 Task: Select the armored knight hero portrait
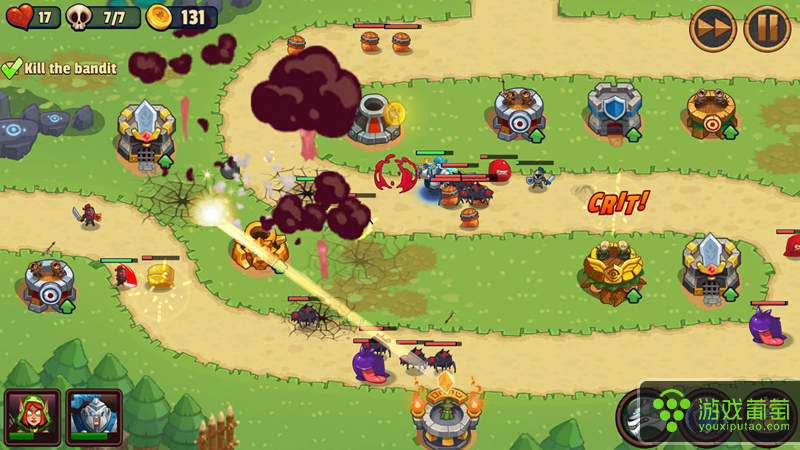[94, 416]
